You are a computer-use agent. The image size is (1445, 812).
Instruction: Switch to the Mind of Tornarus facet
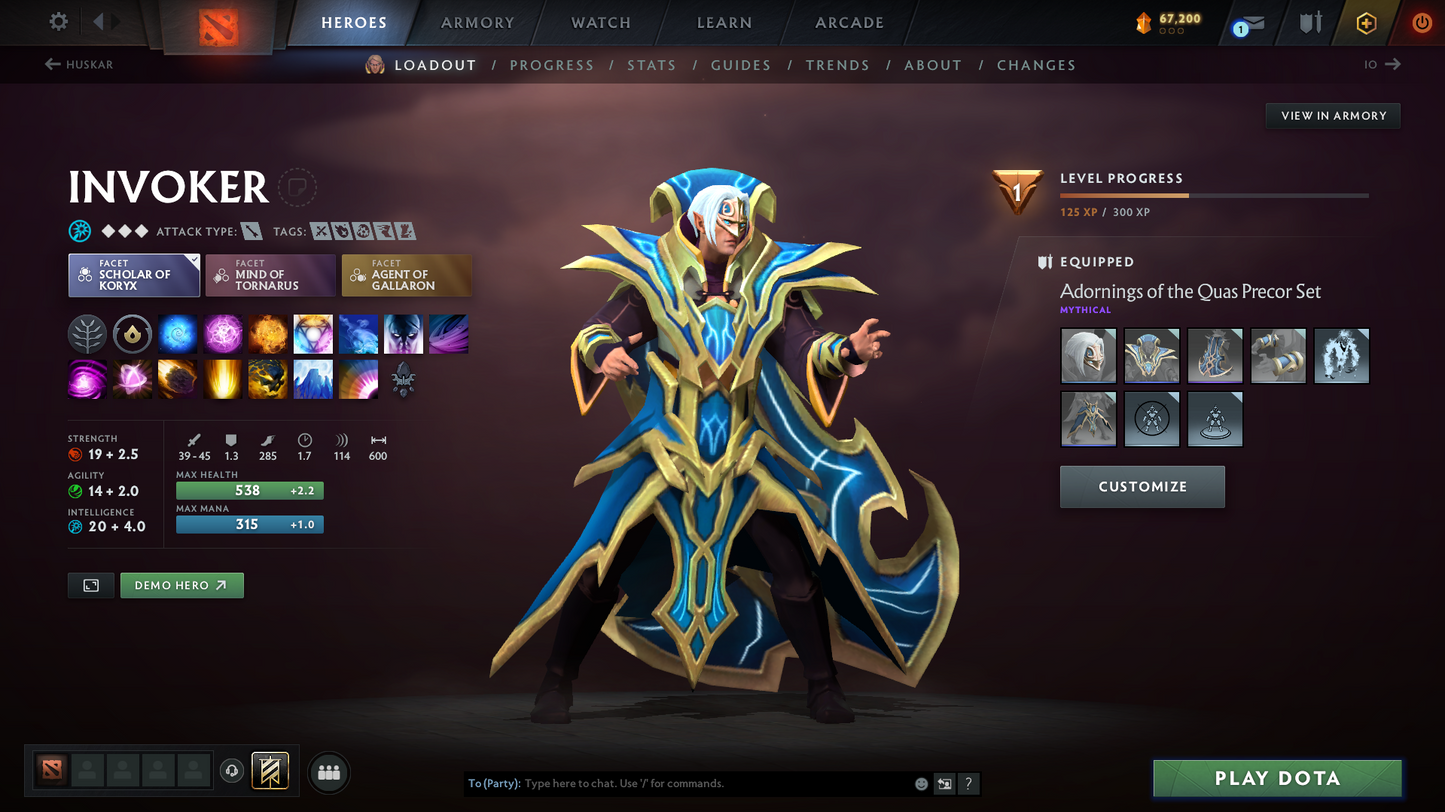[x=270, y=275]
